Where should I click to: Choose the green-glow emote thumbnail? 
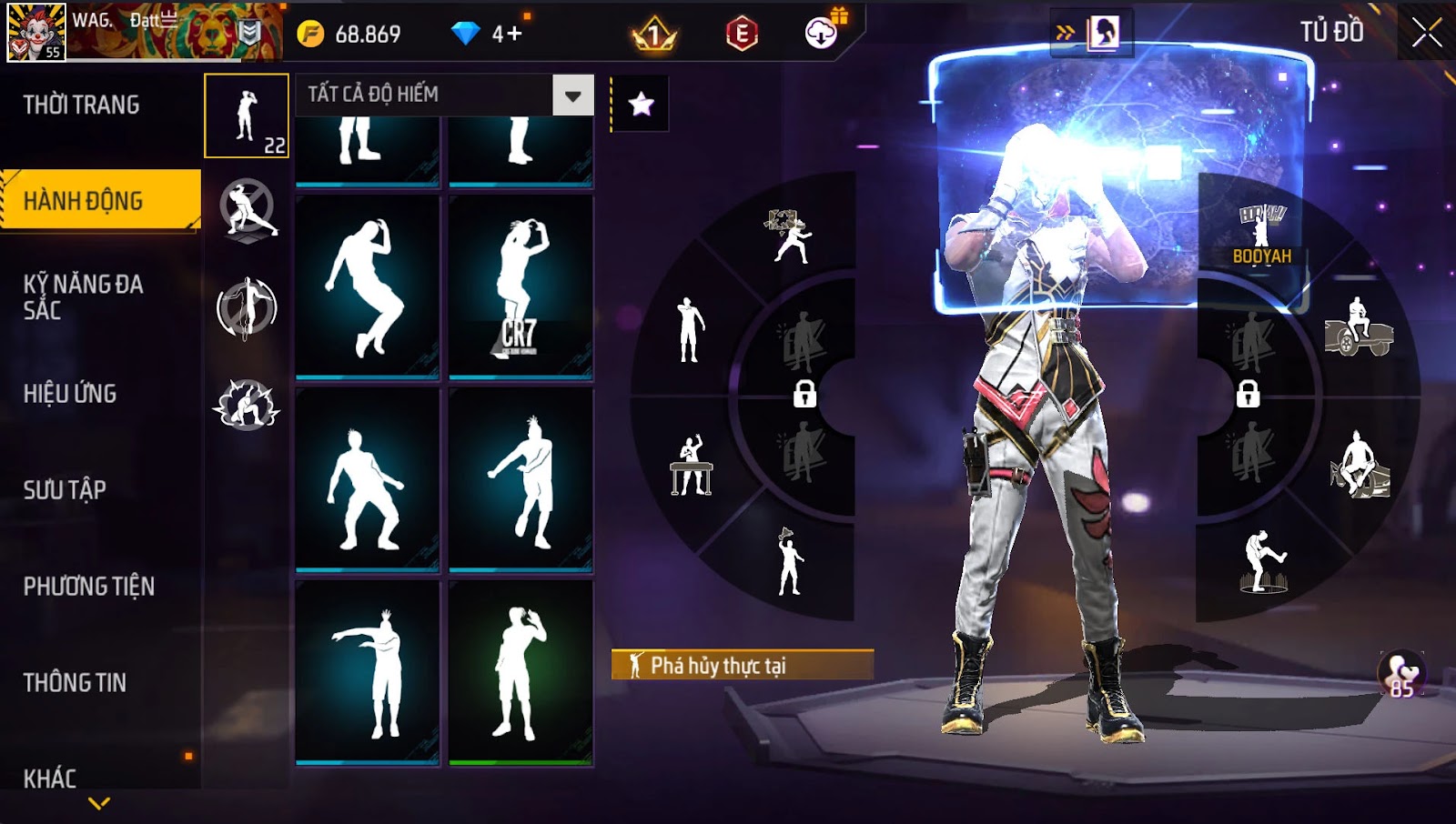[x=521, y=673]
